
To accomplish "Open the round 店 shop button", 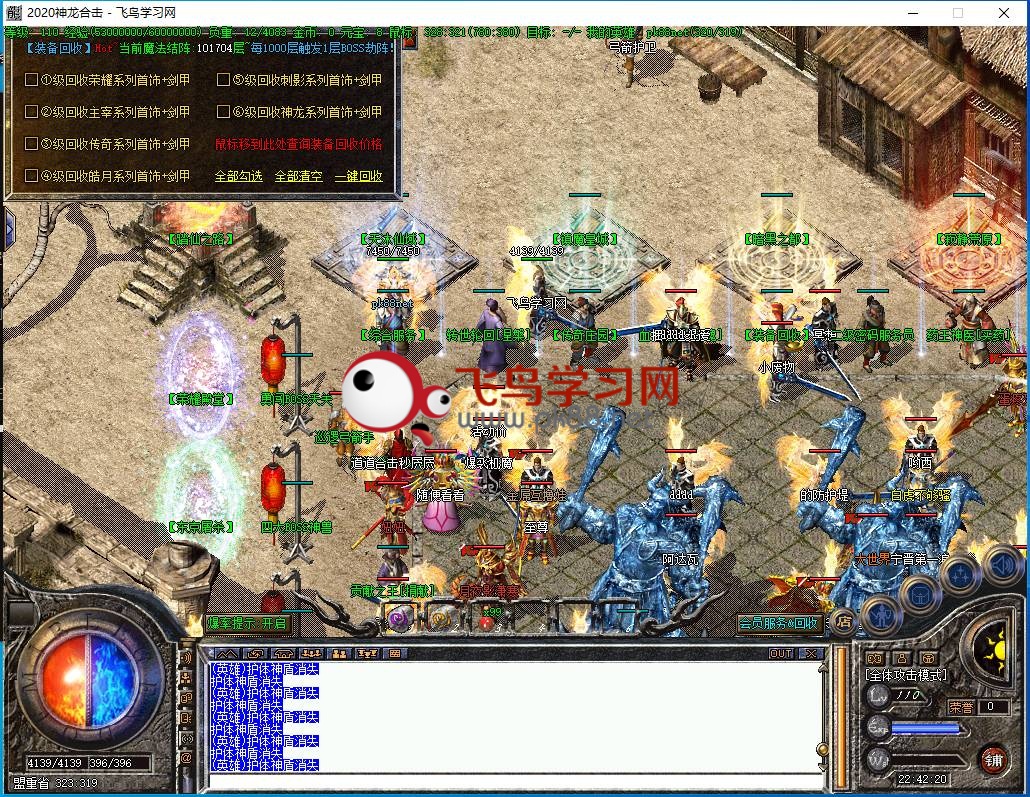I will click(x=844, y=621).
